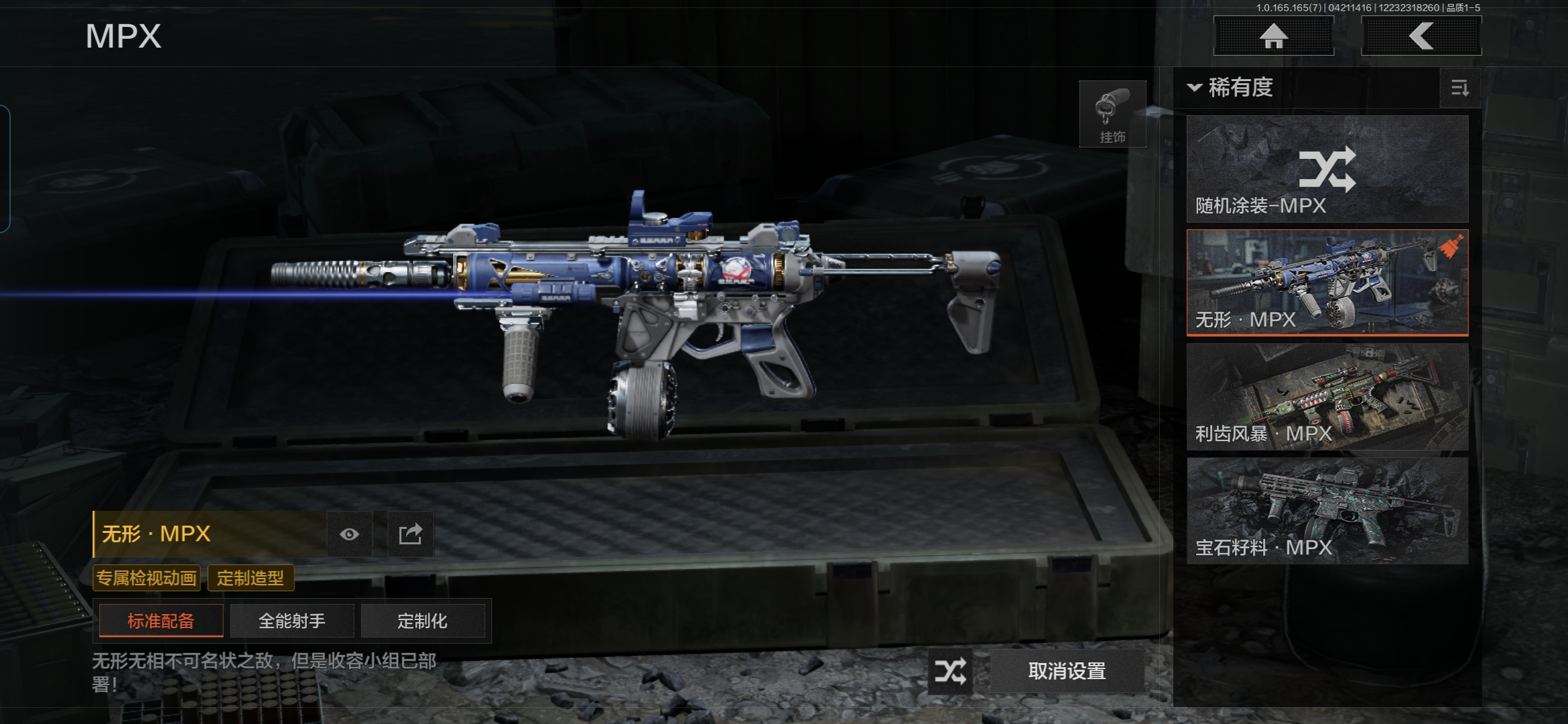This screenshot has width=1568, height=724.
Task: Switch to the 全能射手 tab
Action: click(x=291, y=621)
